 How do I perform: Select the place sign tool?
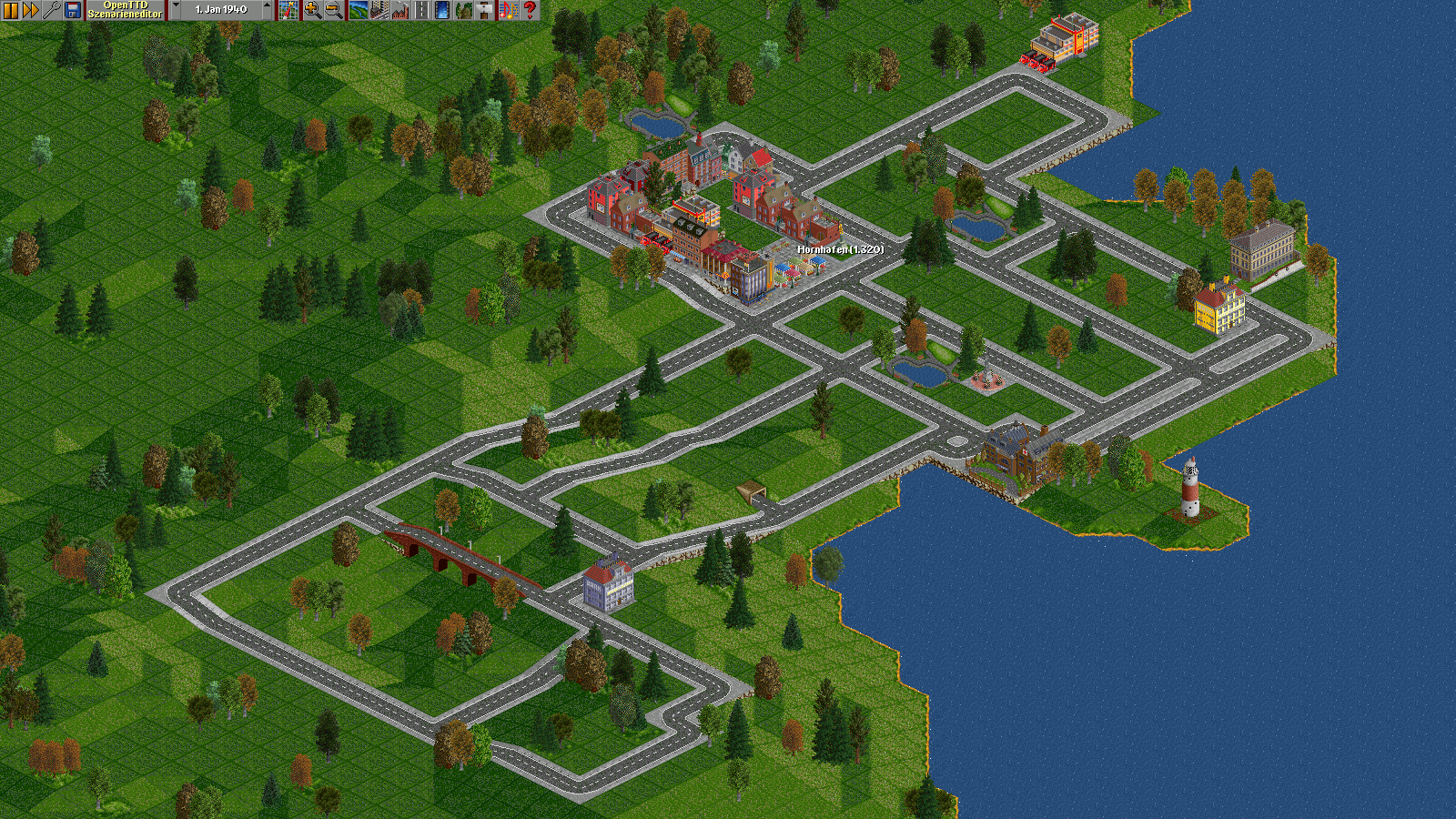(x=485, y=10)
